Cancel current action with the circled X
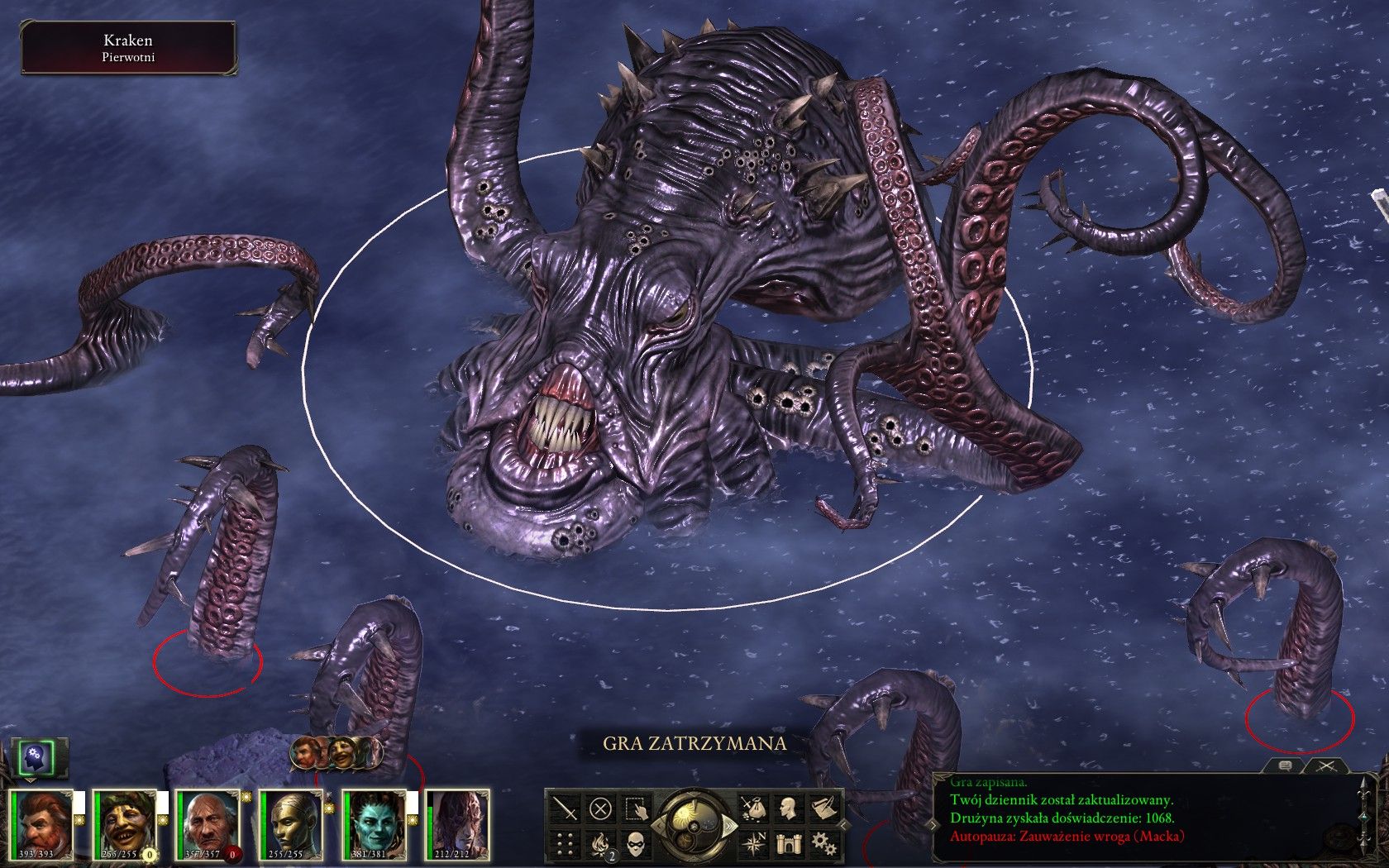1389x868 pixels. click(x=601, y=808)
